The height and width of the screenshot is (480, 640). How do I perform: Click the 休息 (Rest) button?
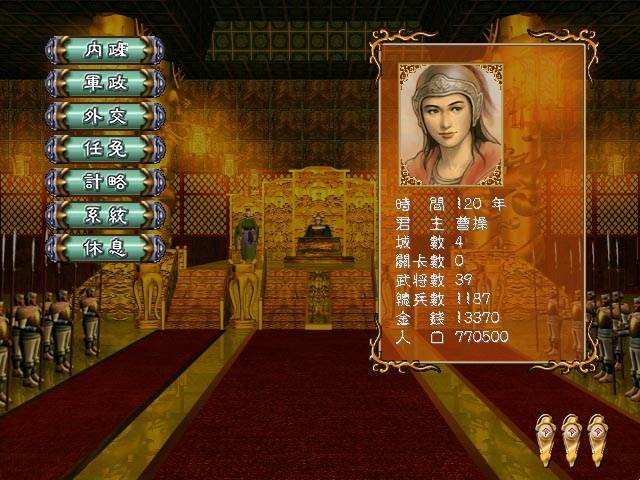(105, 247)
